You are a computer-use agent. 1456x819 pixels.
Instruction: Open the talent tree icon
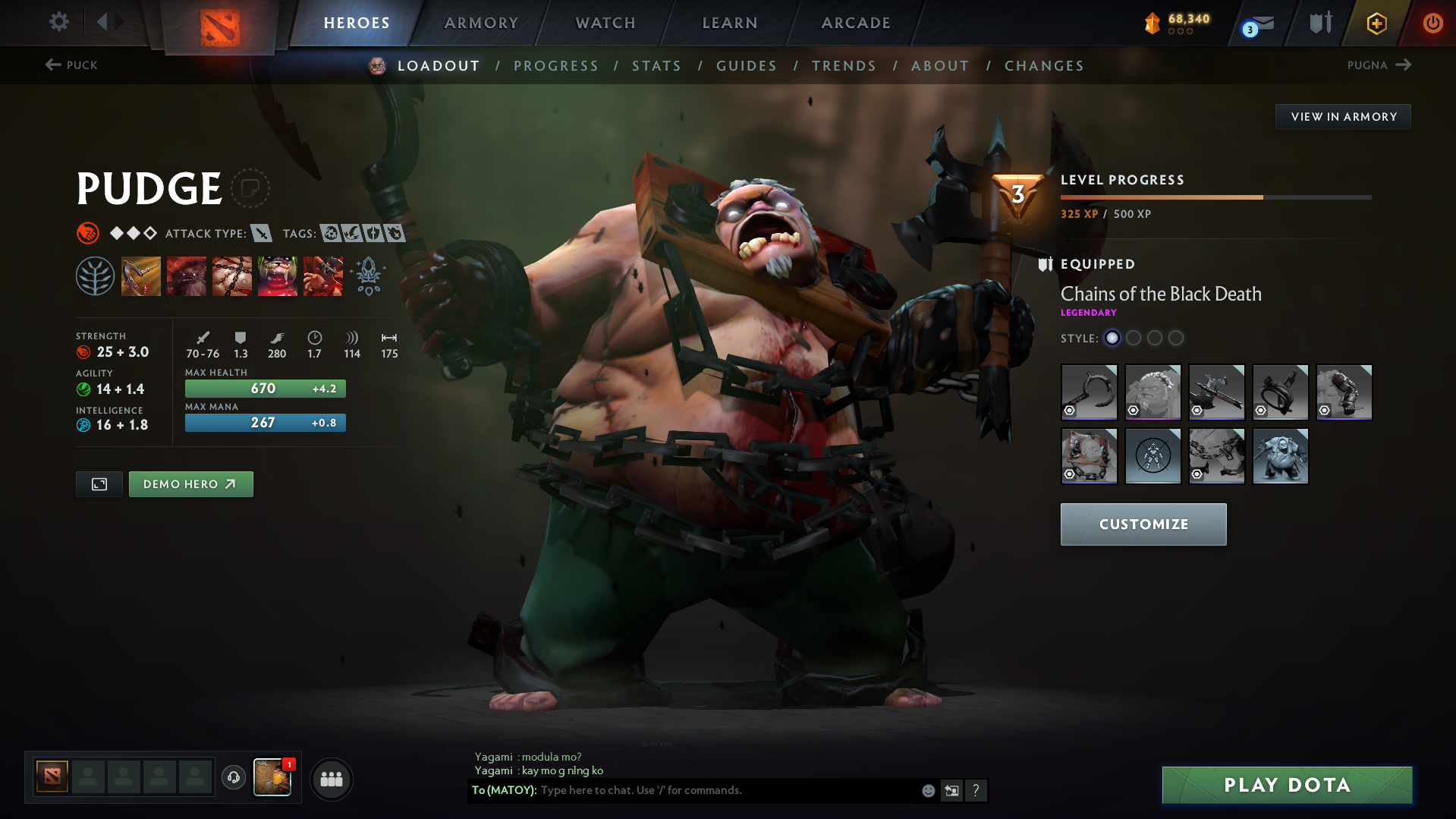96,276
